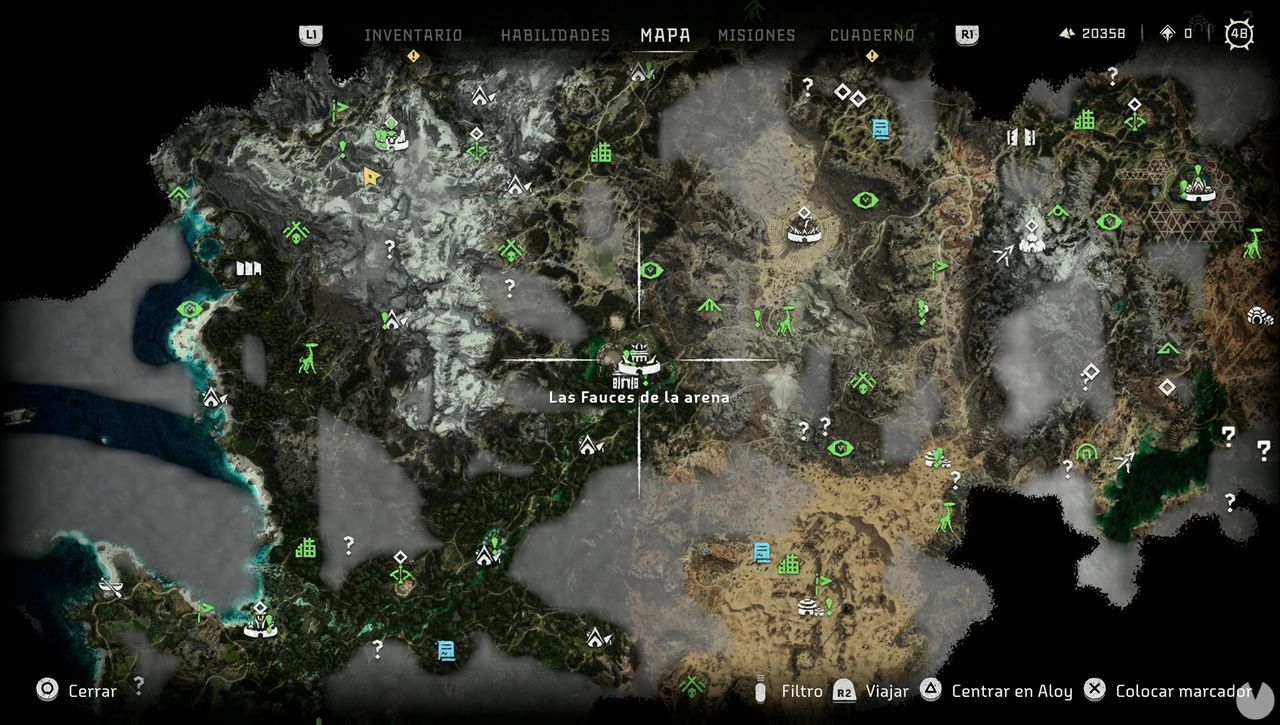
Task: Open the Cuaderno tab
Action: coord(872,35)
